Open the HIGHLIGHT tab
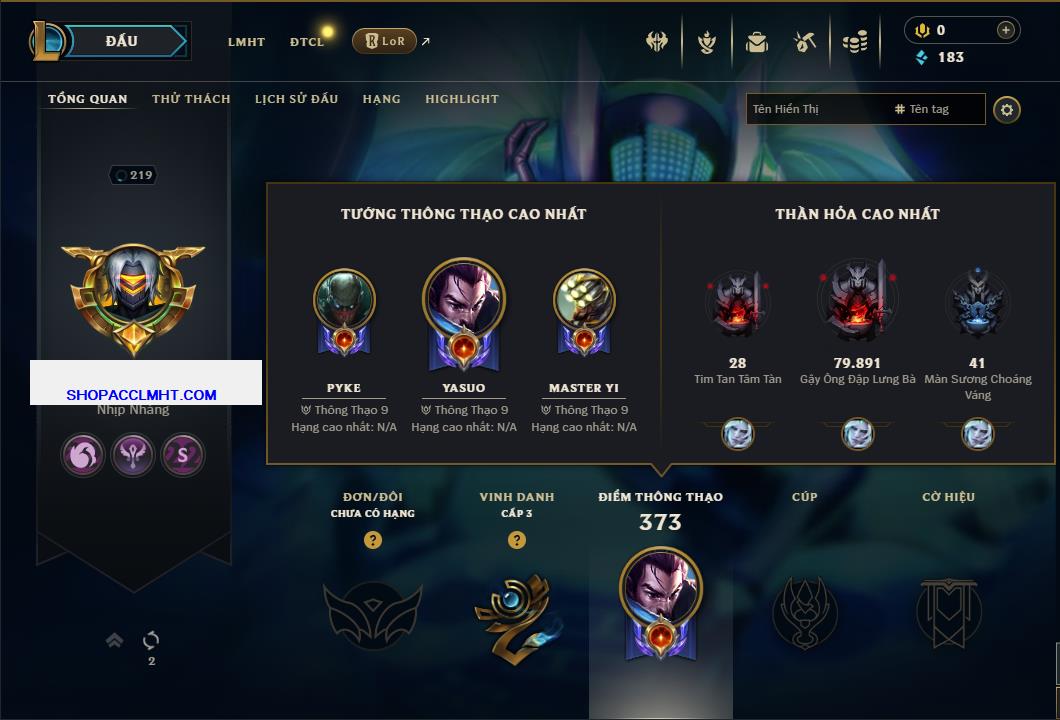1060x720 pixels. 461,99
